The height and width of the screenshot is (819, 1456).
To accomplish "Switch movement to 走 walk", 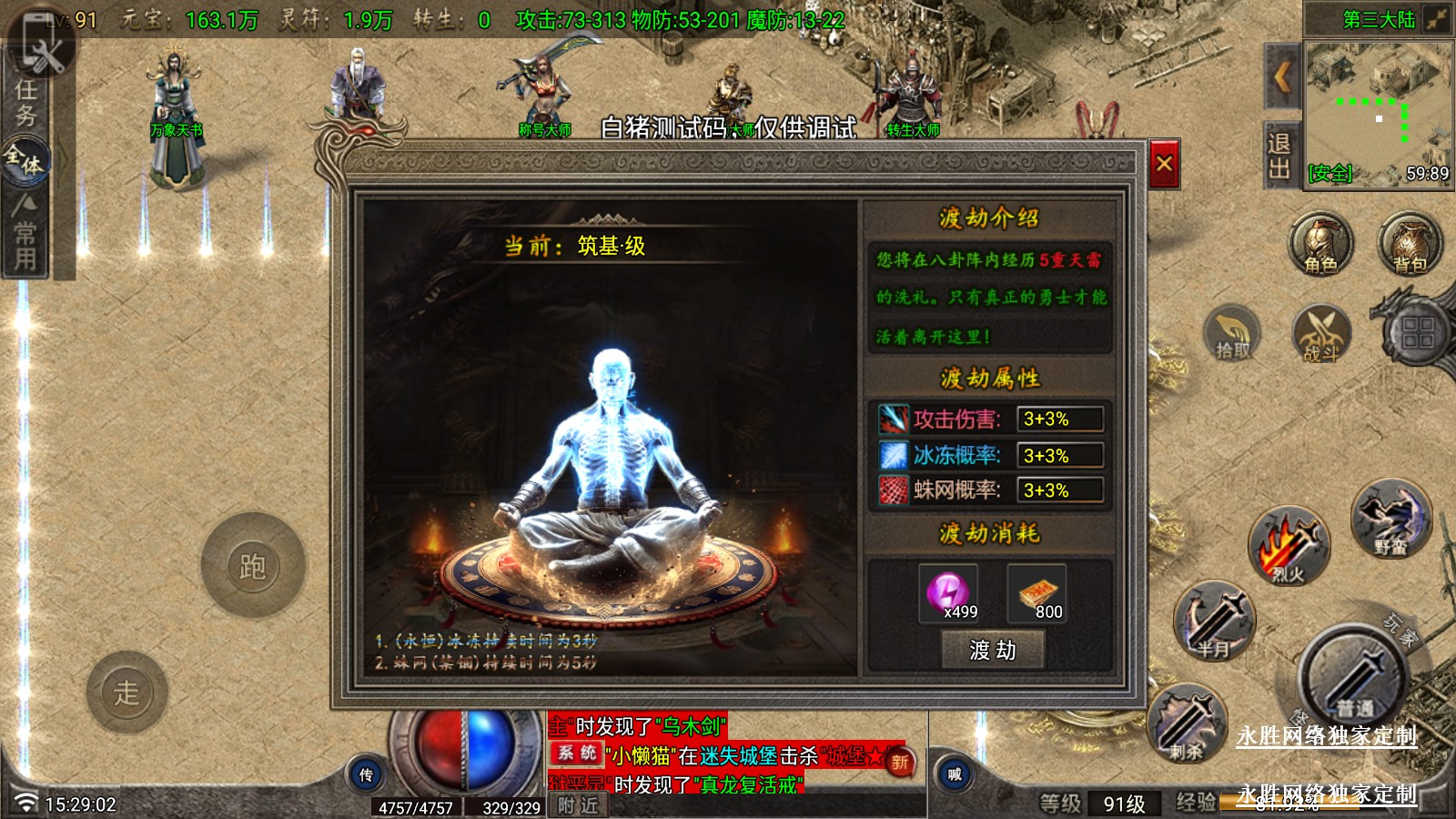I will point(126,693).
